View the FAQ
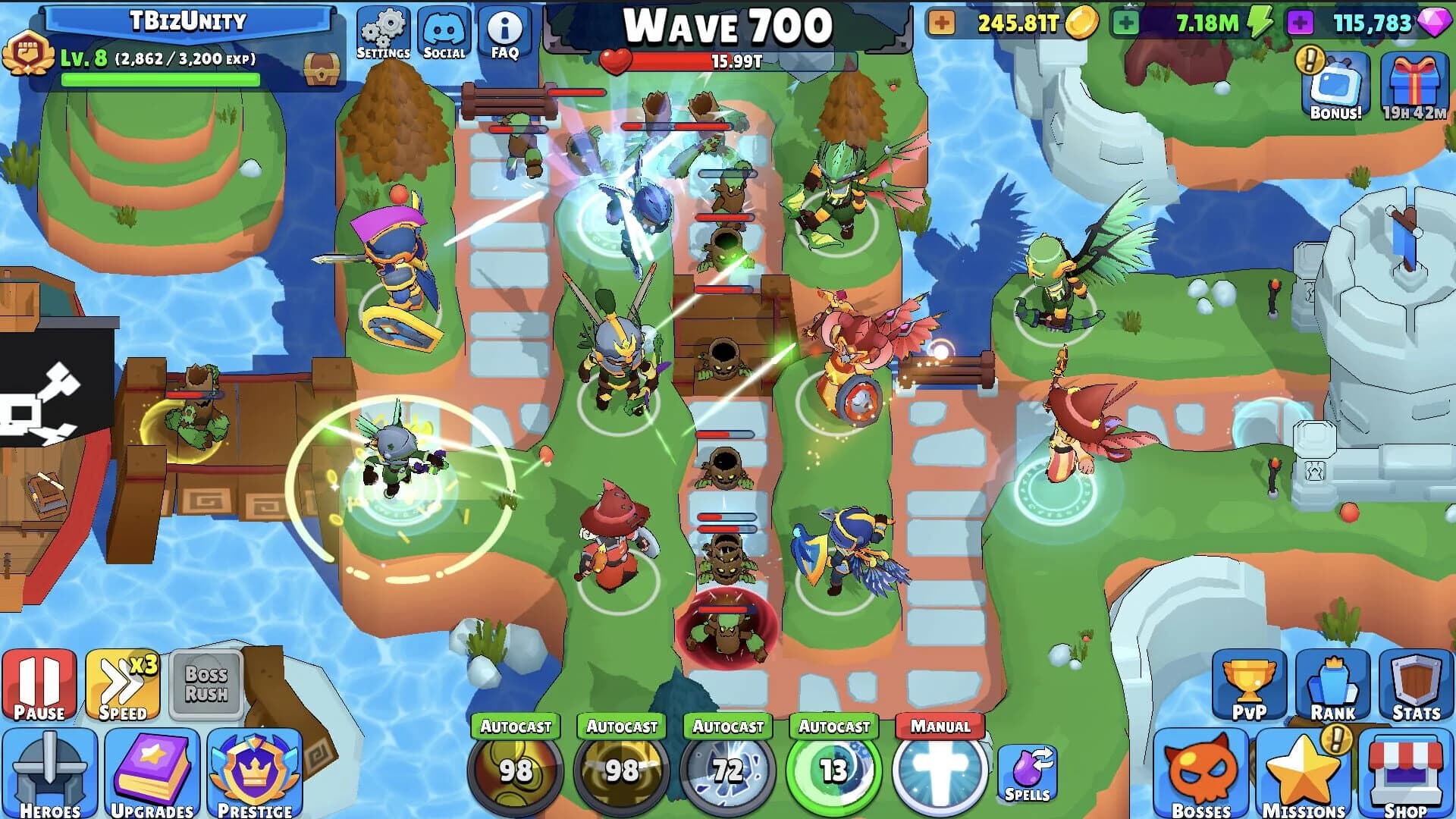This screenshot has width=1456, height=819. pos(504,30)
